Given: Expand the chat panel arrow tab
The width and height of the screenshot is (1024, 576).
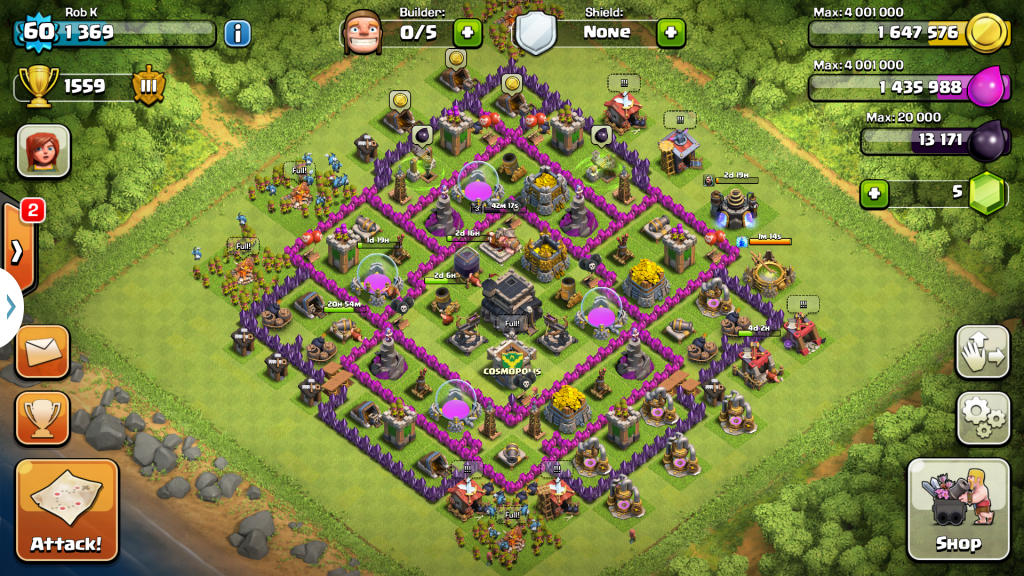Looking at the screenshot, I should [17, 249].
